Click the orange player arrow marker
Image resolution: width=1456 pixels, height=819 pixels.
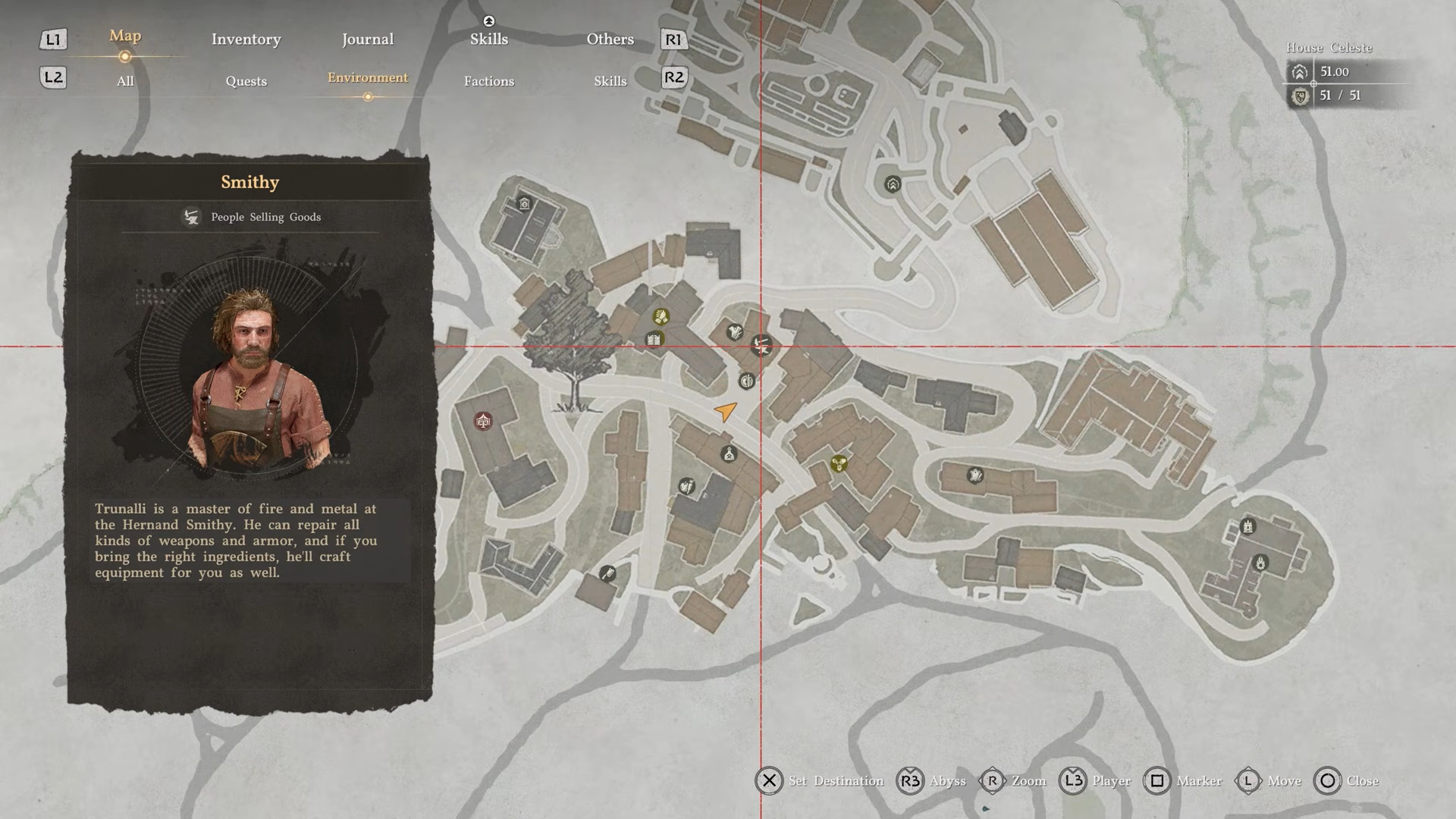pyautogui.click(x=726, y=412)
